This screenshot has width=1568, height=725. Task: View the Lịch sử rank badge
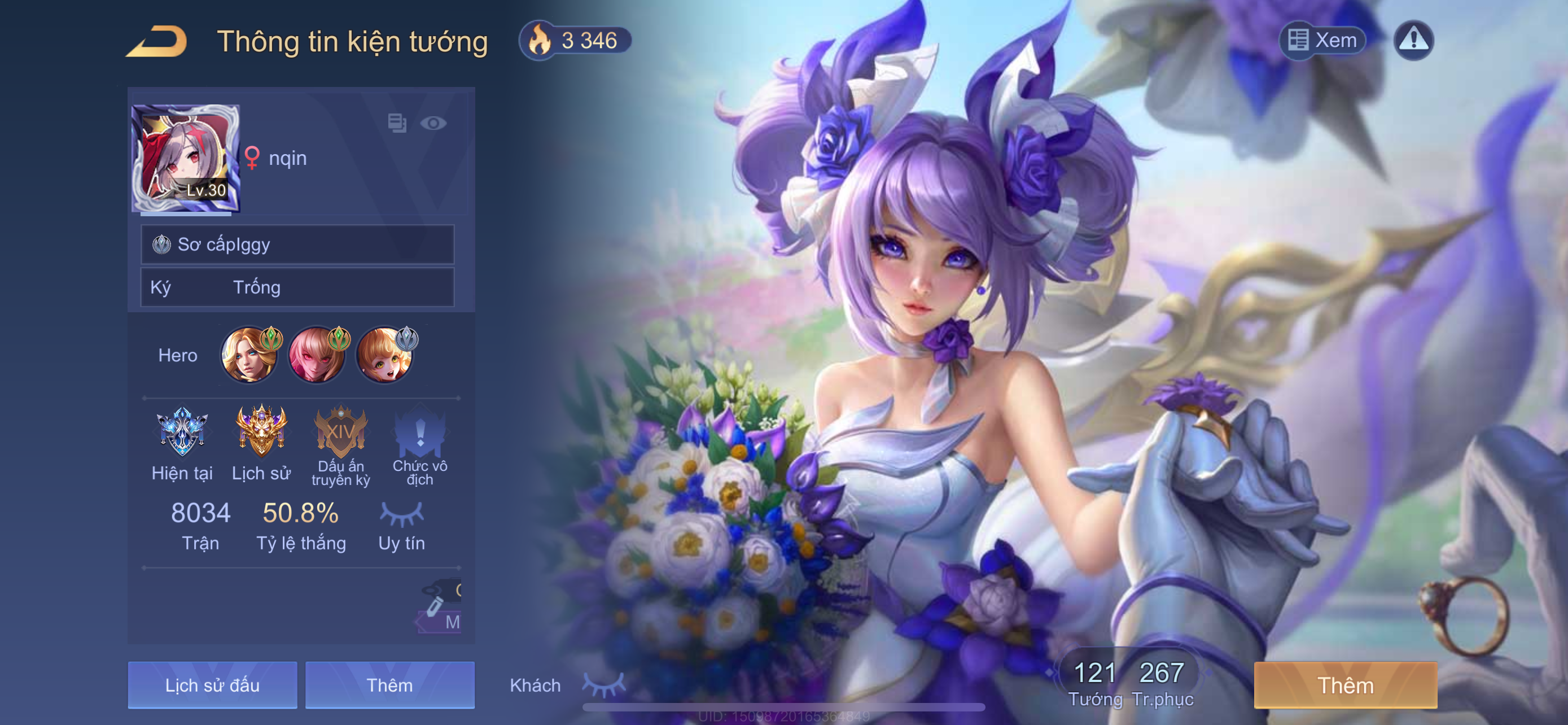tap(261, 432)
